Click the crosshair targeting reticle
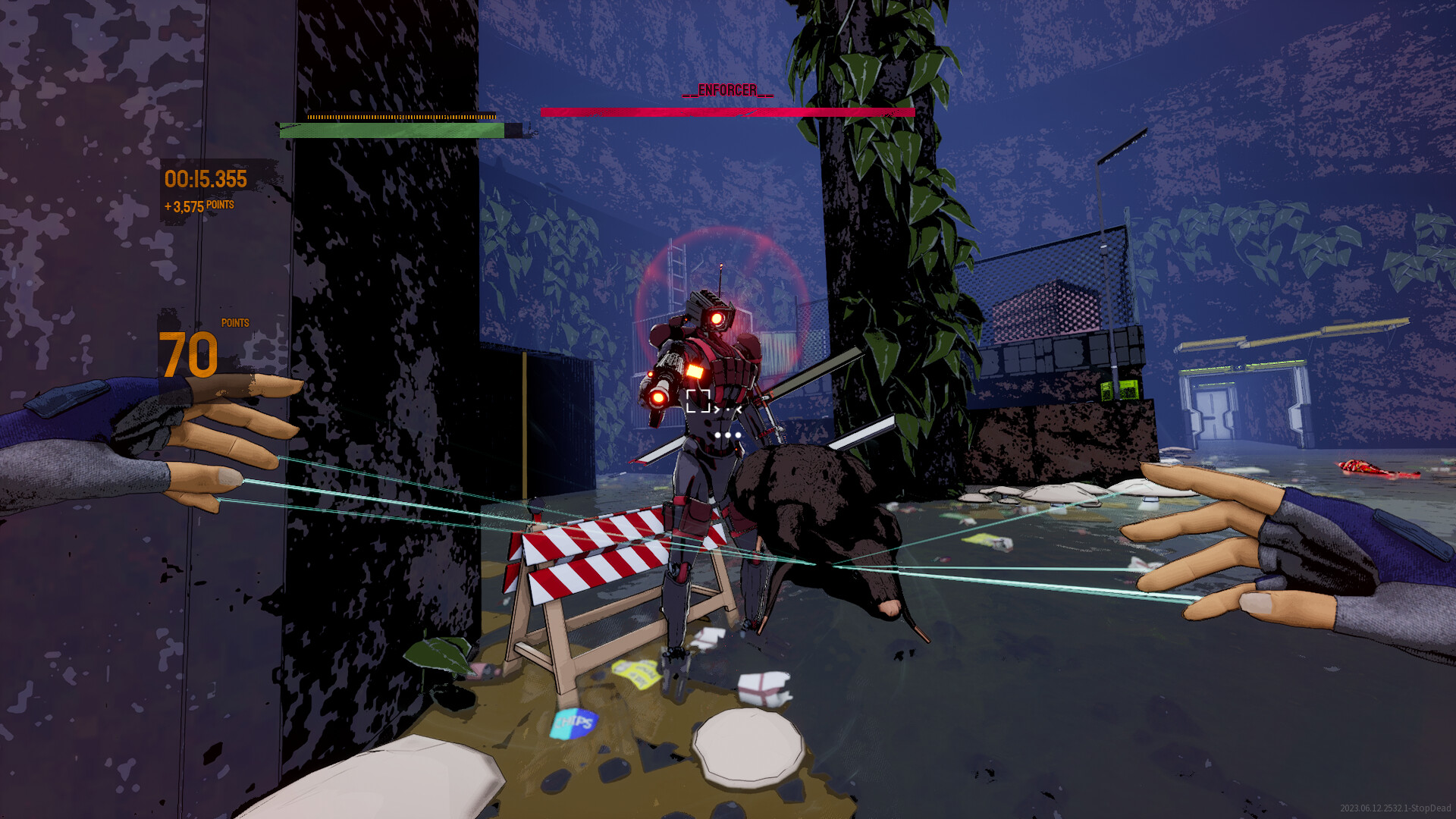1456x819 pixels. point(698,403)
